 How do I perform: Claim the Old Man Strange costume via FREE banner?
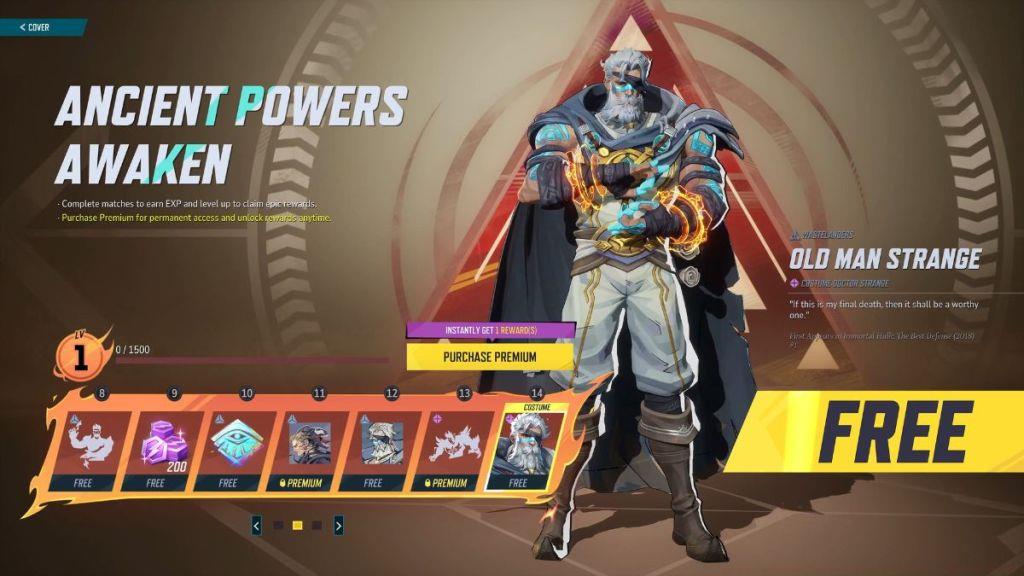(x=890, y=432)
